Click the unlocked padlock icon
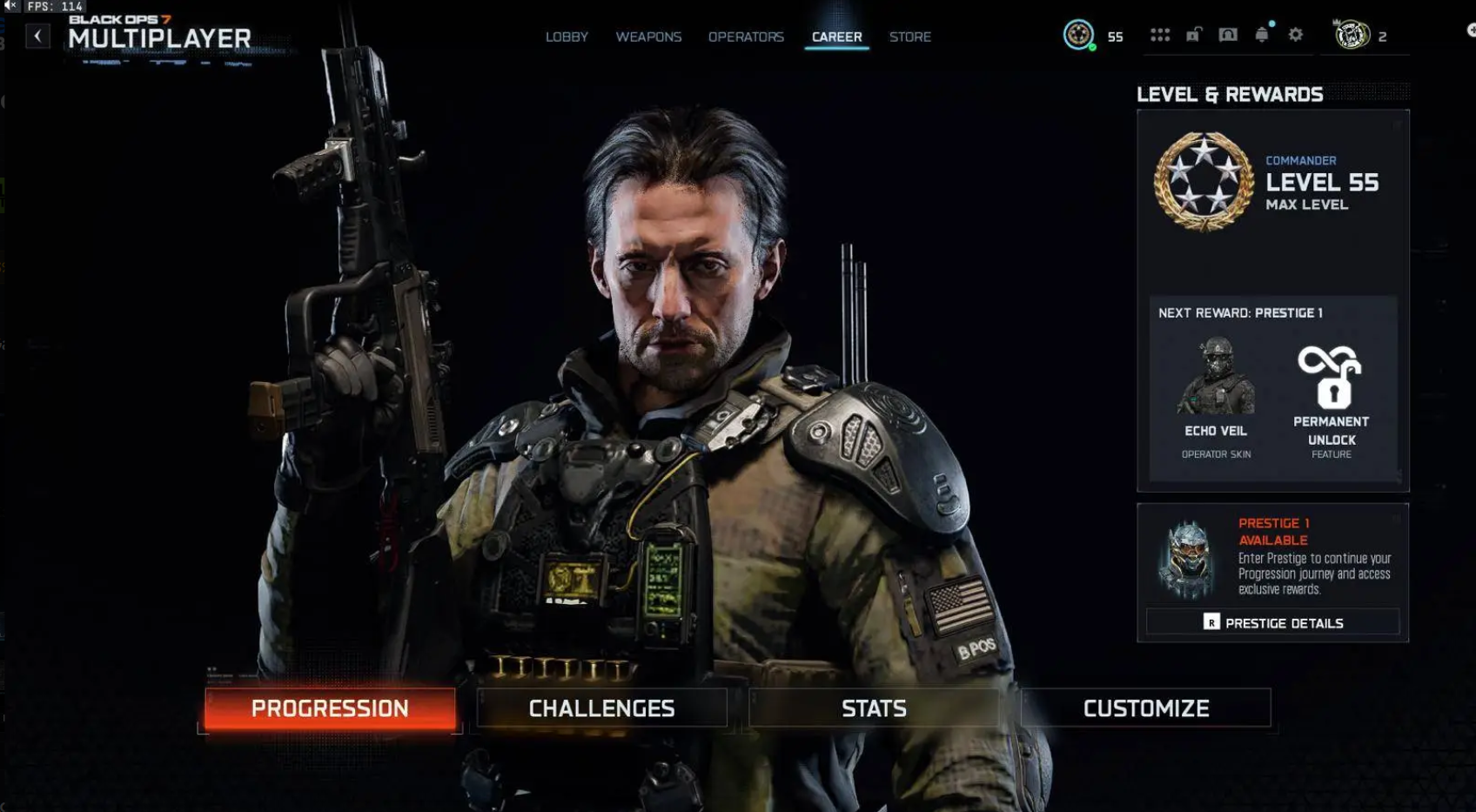The height and width of the screenshot is (812, 1476). pos(1194,35)
